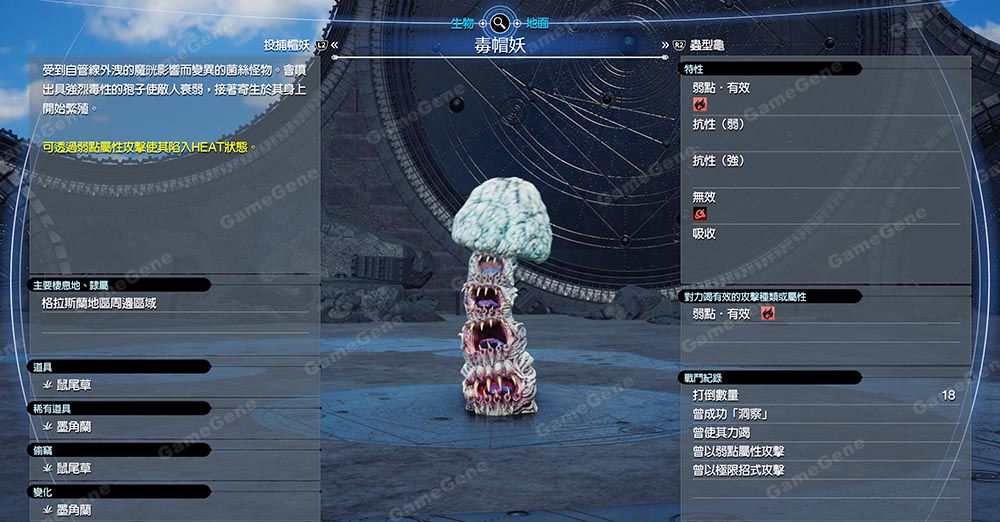
Task: Click the fire icon under 弱點・有效 in 特性
Action: (x=700, y=104)
